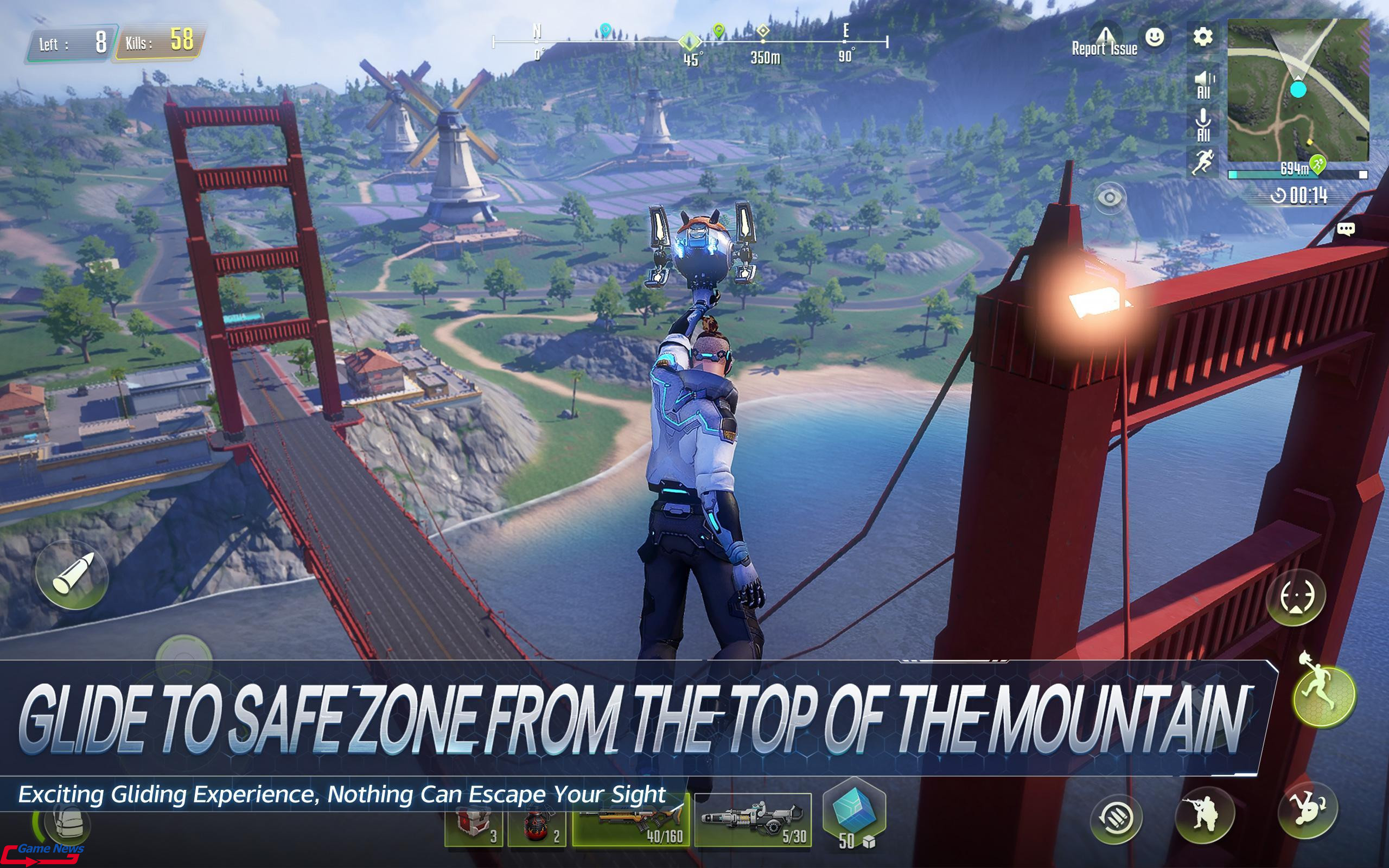The image size is (1389, 868).
Task: Open the settings gear menu
Action: 1202,37
